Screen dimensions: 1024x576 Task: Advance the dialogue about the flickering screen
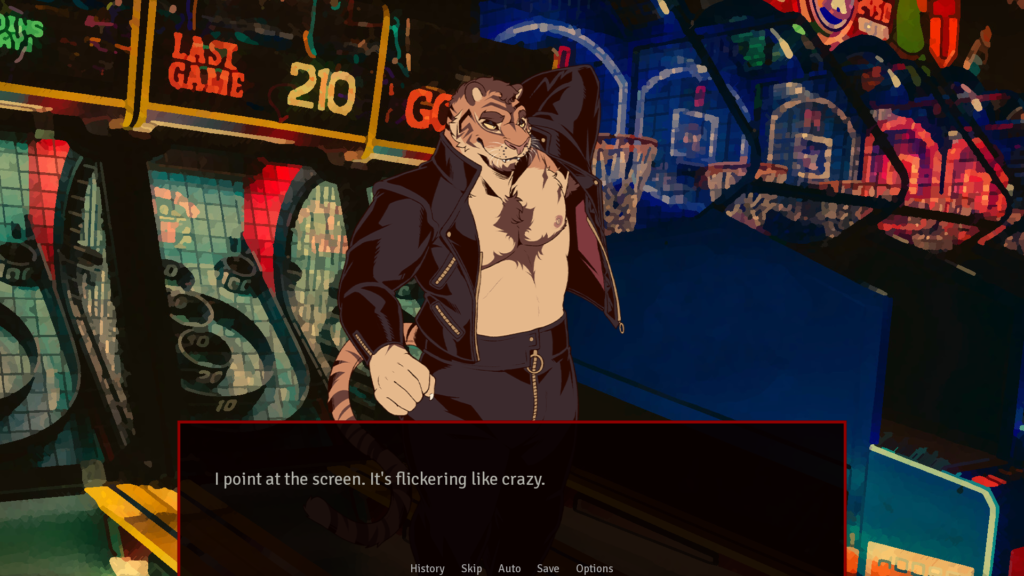[511, 490]
